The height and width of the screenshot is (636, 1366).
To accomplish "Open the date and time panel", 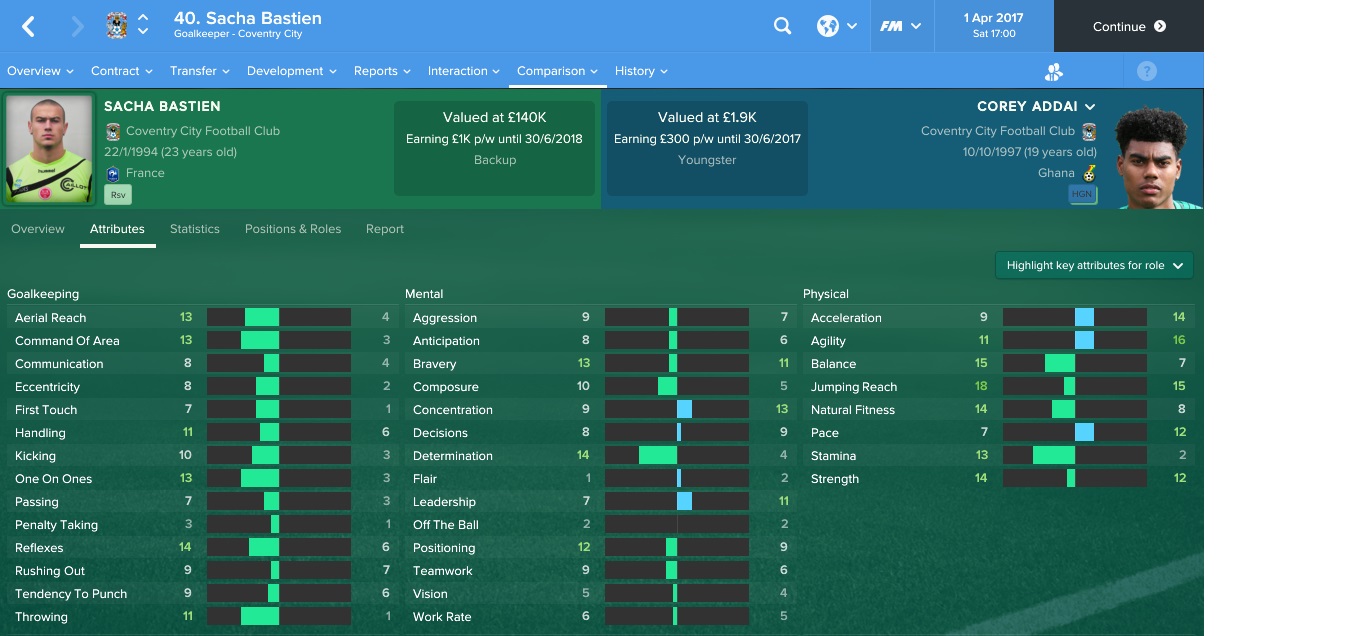I will point(993,26).
